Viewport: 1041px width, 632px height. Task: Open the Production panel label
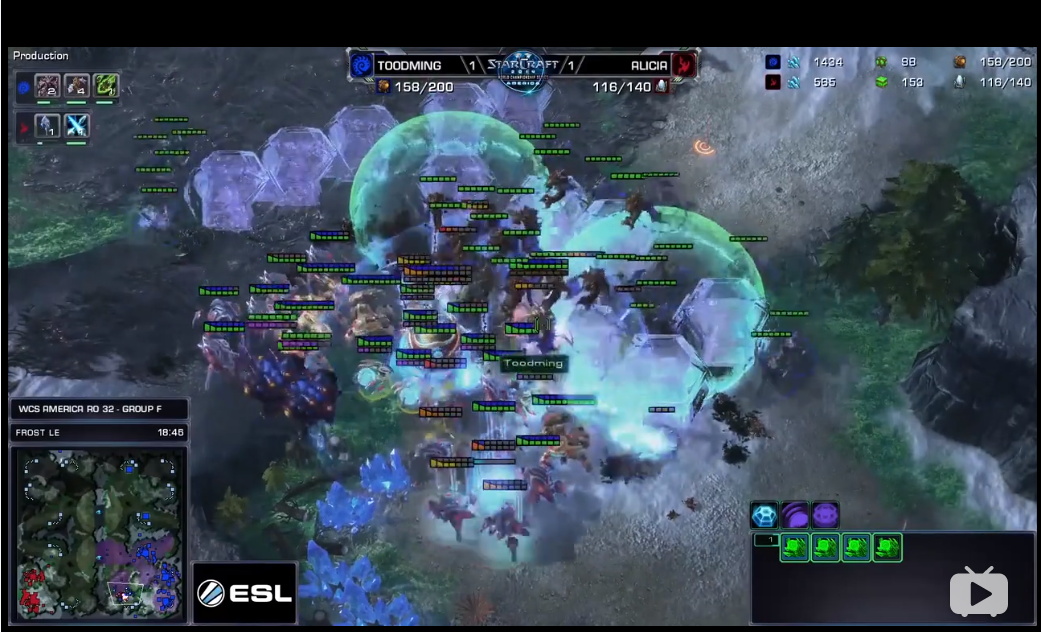41,56
